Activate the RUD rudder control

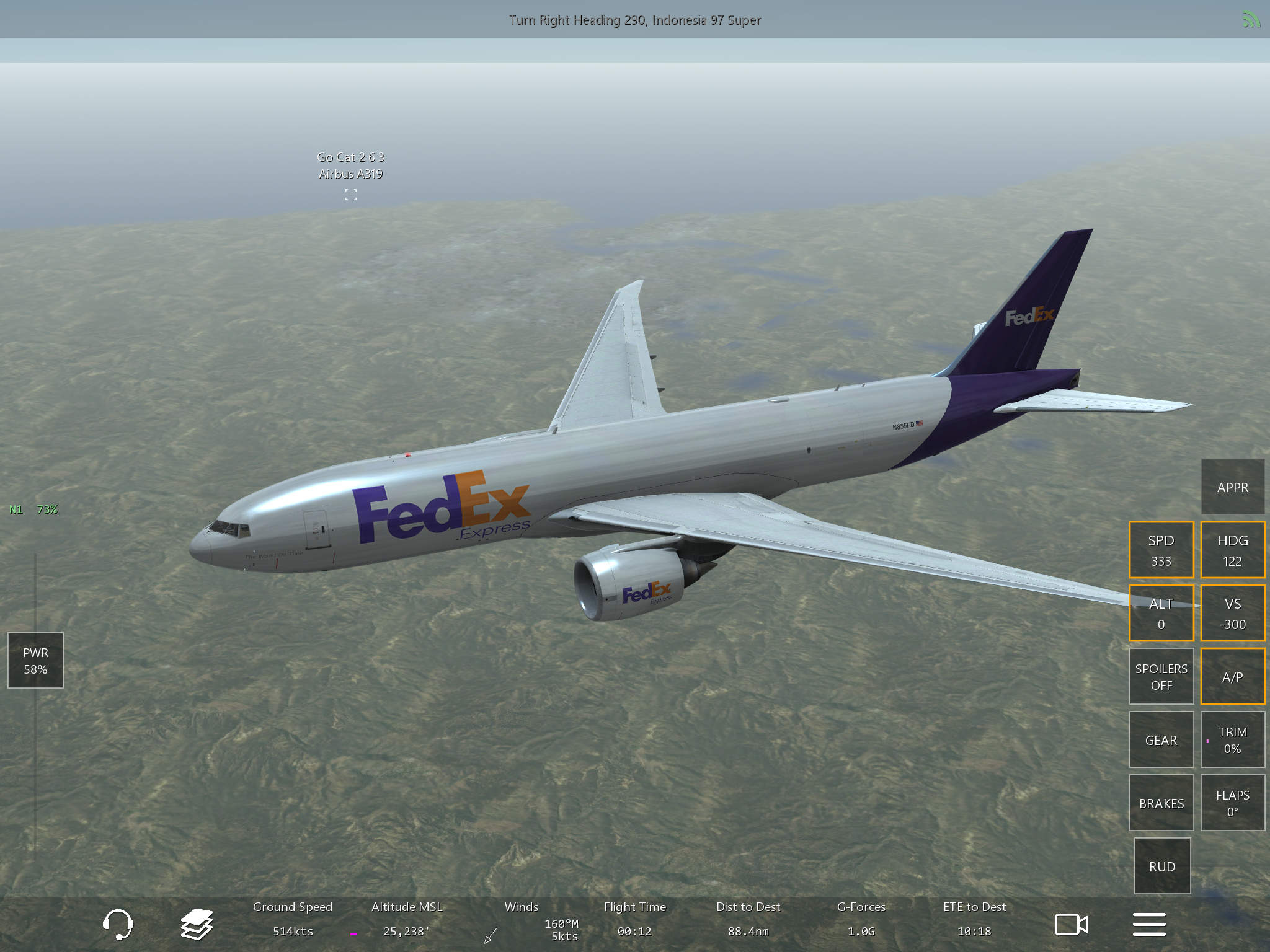pos(1162,866)
